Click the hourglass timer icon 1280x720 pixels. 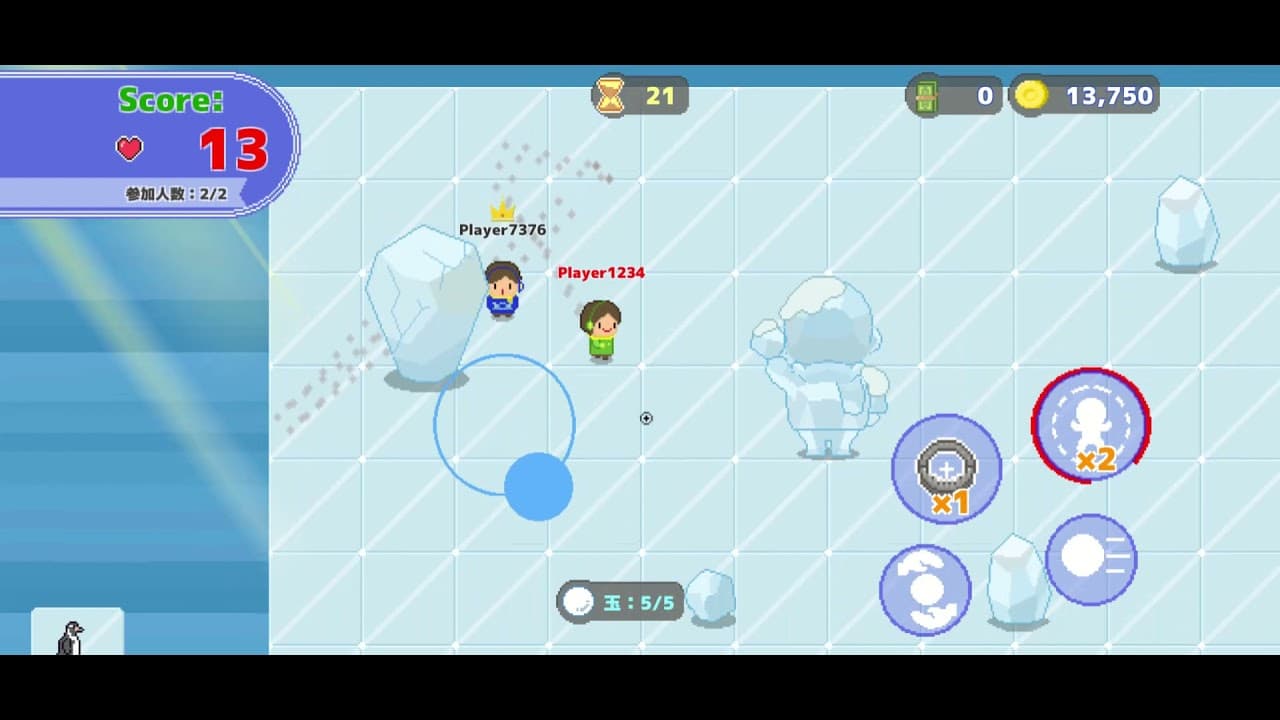tap(608, 95)
